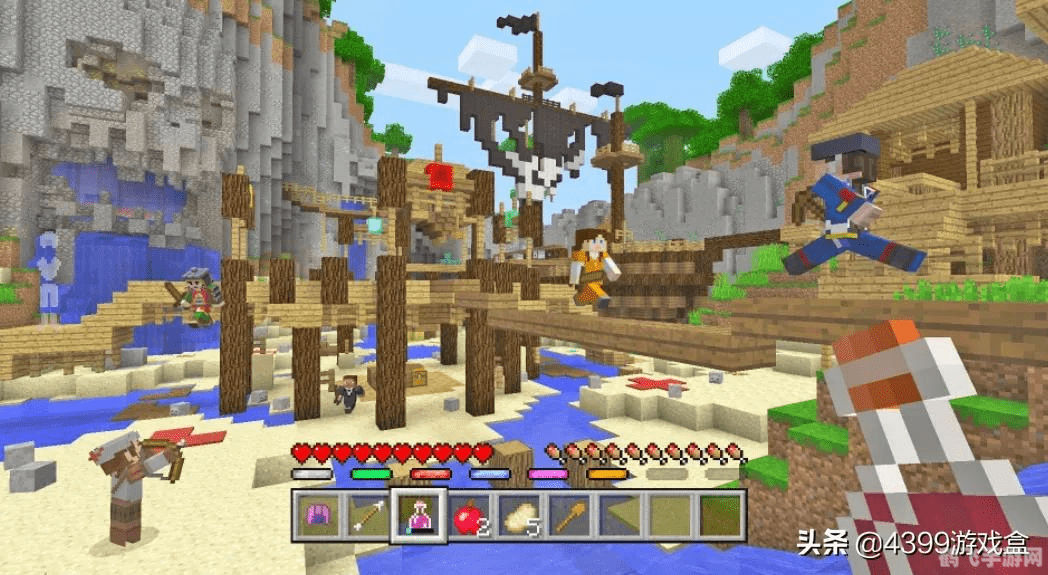
Task: Equip the wooden shovel slot
Action: tap(569, 515)
